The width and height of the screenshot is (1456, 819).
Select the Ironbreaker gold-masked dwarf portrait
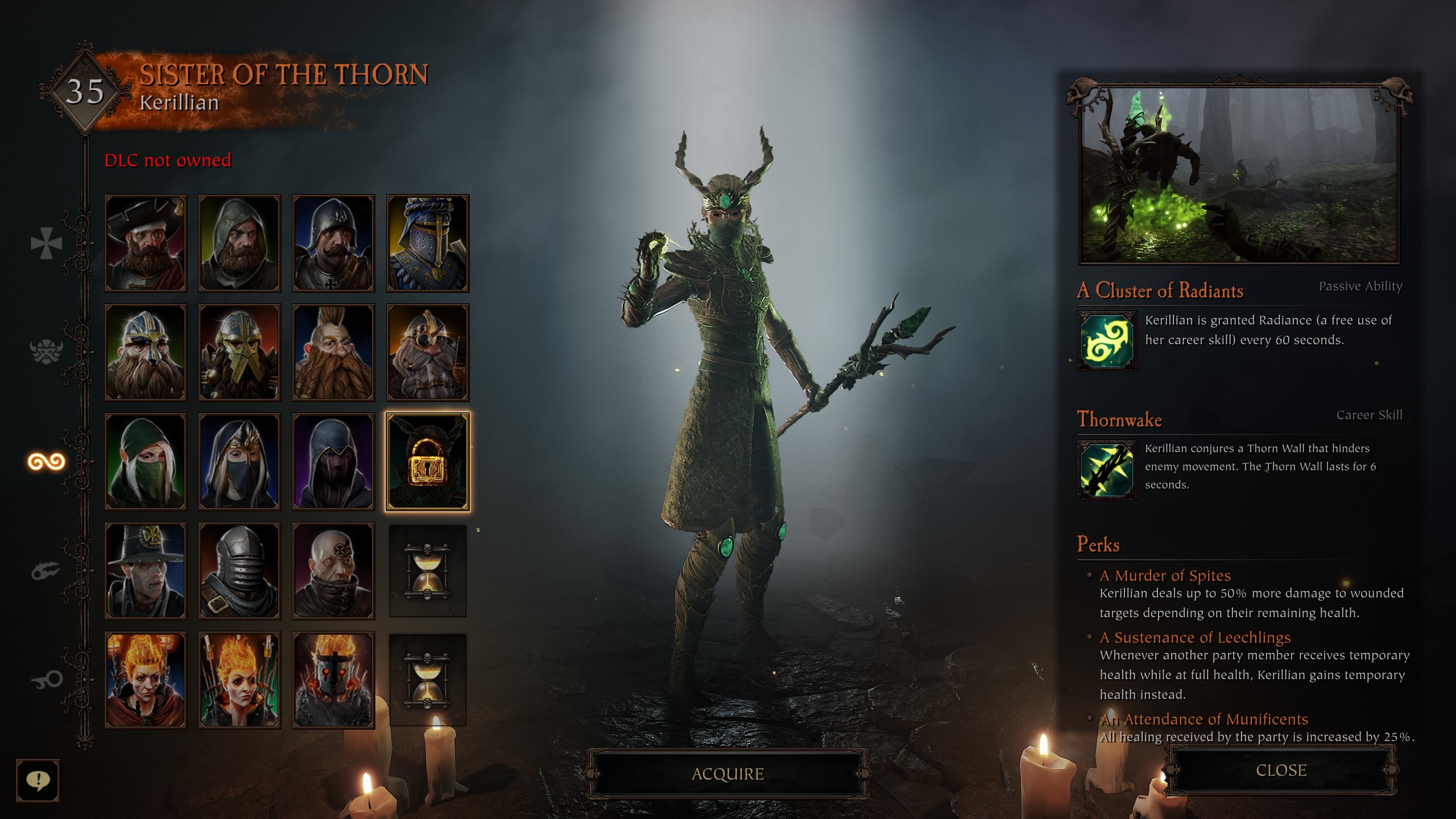[239, 353]
